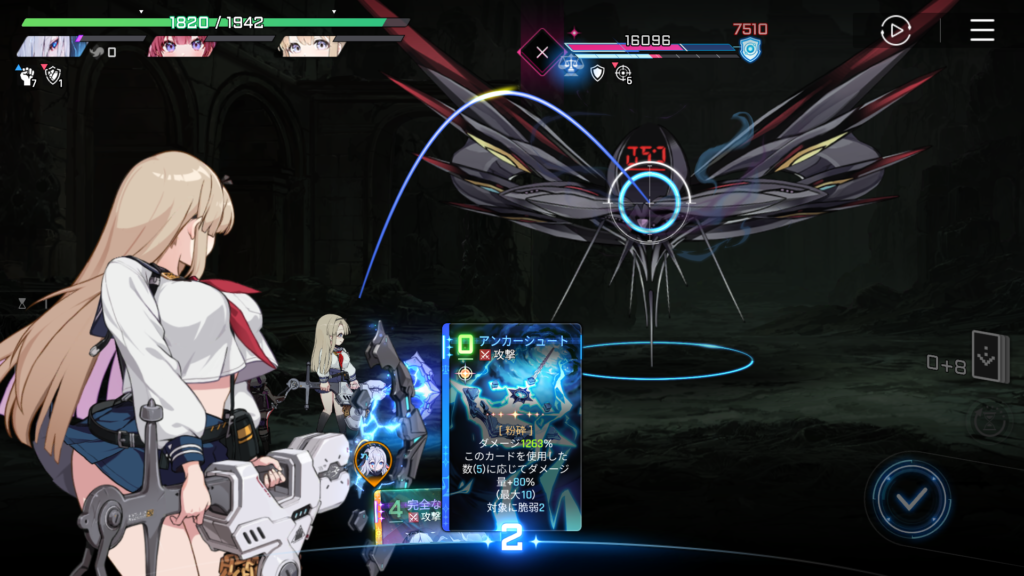Tap the faded hourglass icon
1024x576 pixels.
point(22,302)
